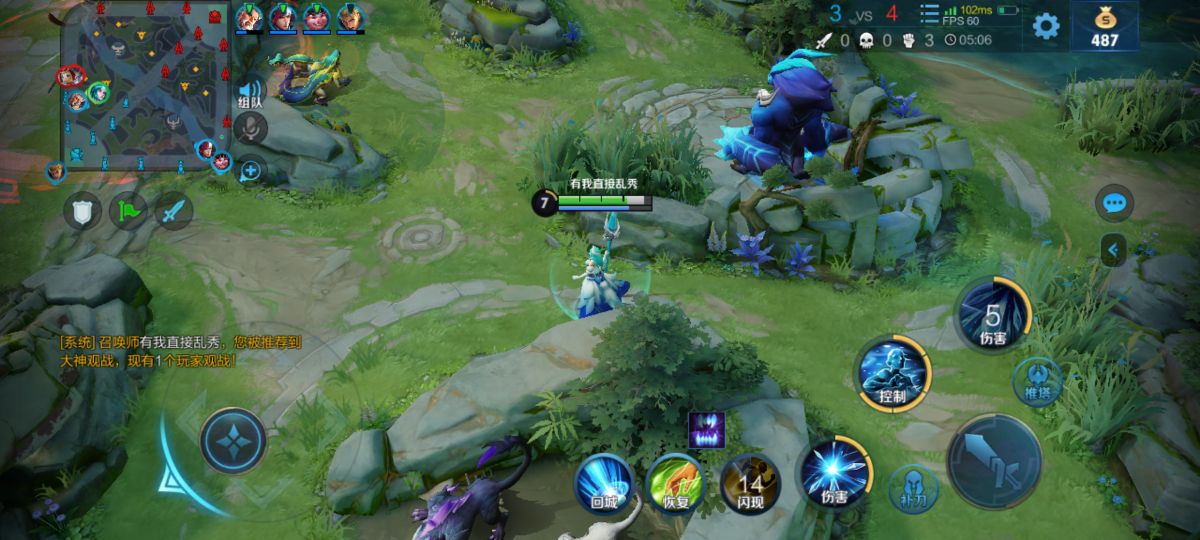Viewport: 1200px width, 540px height.
Task: Open the horn-with-plus voice options button
Action: tap(250, 170)
